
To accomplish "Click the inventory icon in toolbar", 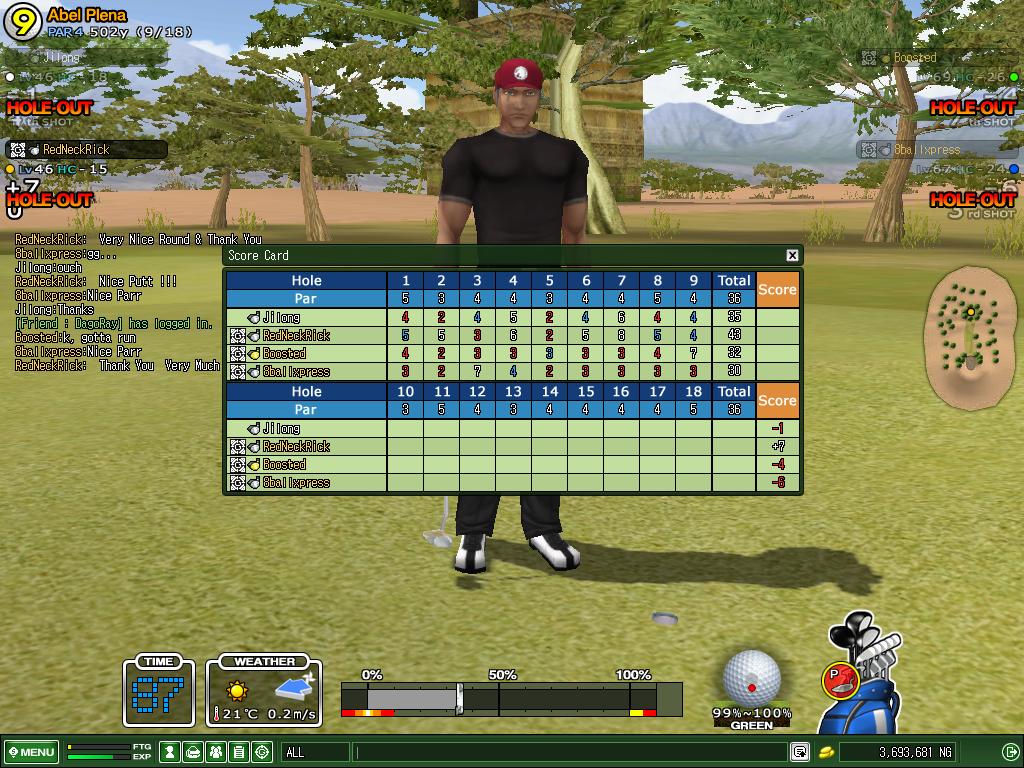I will point(193,752).
